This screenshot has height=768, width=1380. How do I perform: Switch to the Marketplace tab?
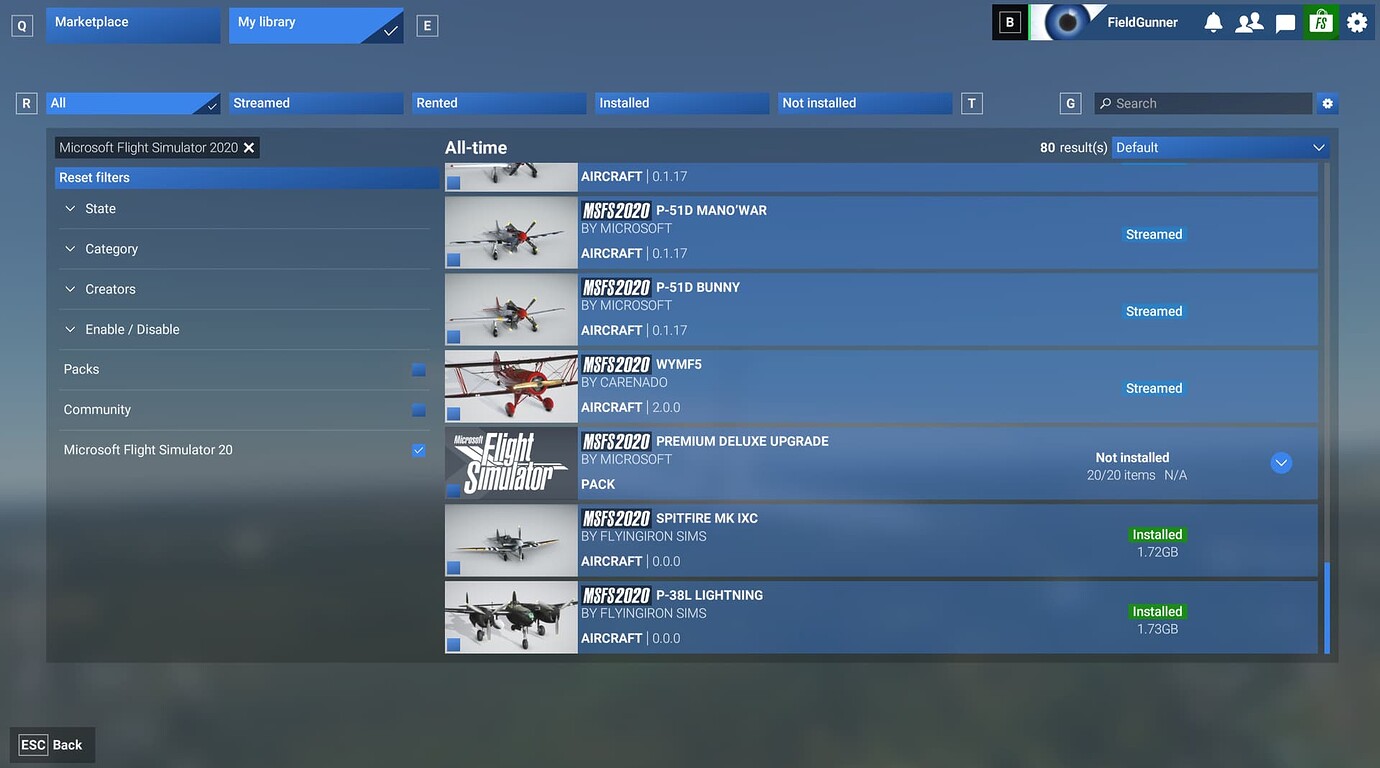132,23
